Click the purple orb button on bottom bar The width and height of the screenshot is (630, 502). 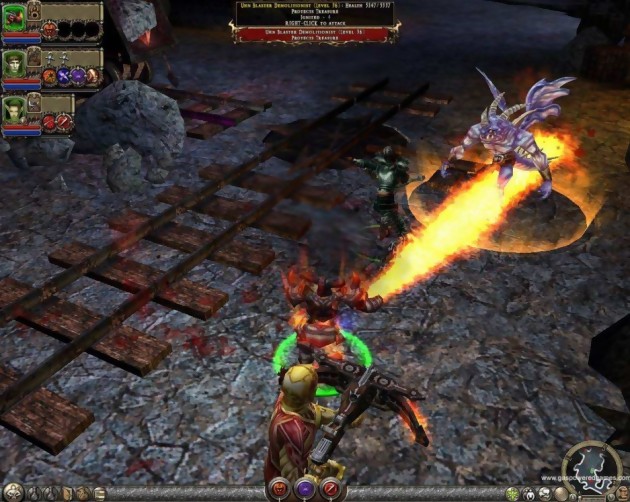pyautogui.click(x=306, y=488)
